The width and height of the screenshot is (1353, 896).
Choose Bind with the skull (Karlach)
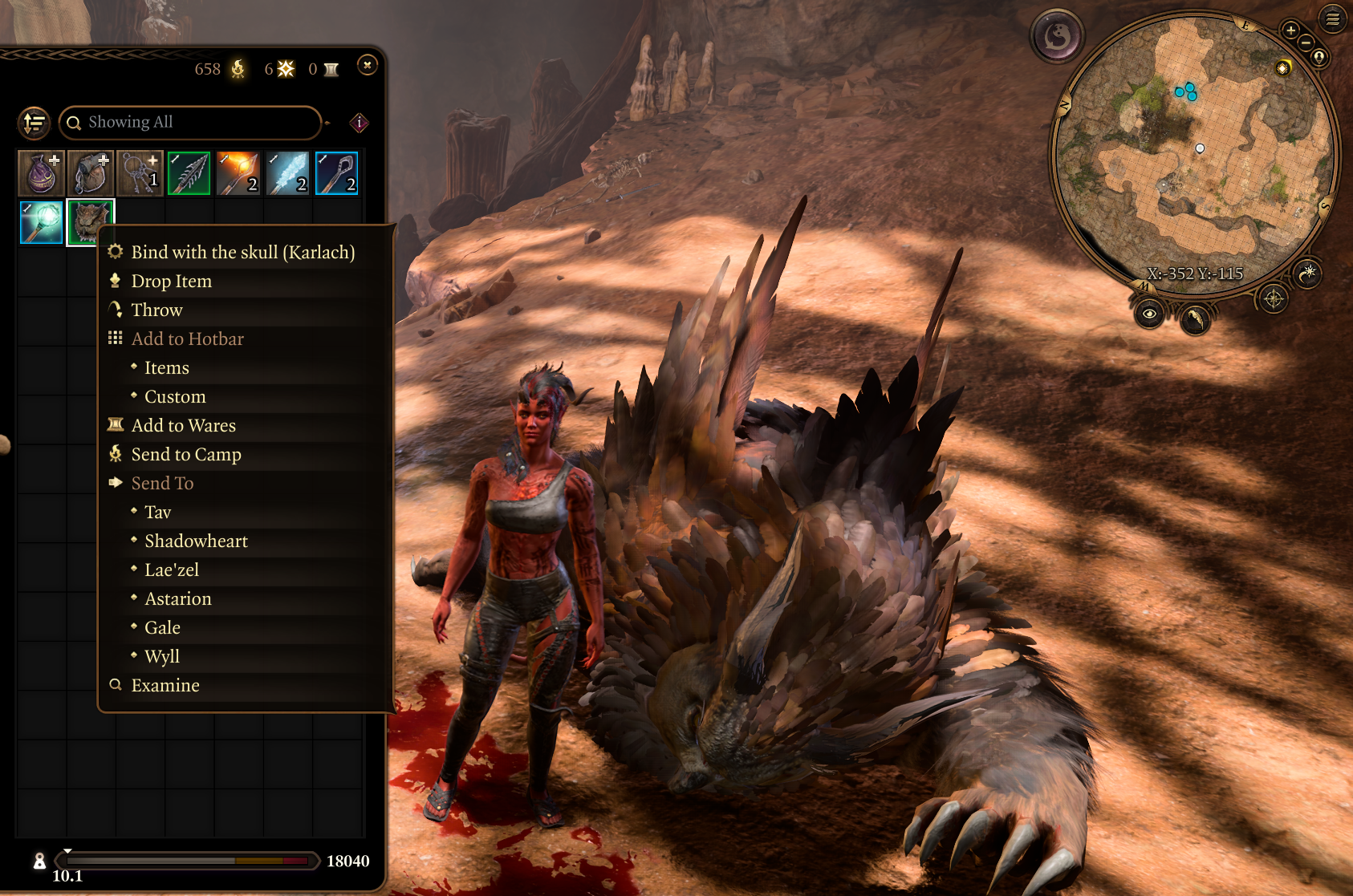(242, 253)
